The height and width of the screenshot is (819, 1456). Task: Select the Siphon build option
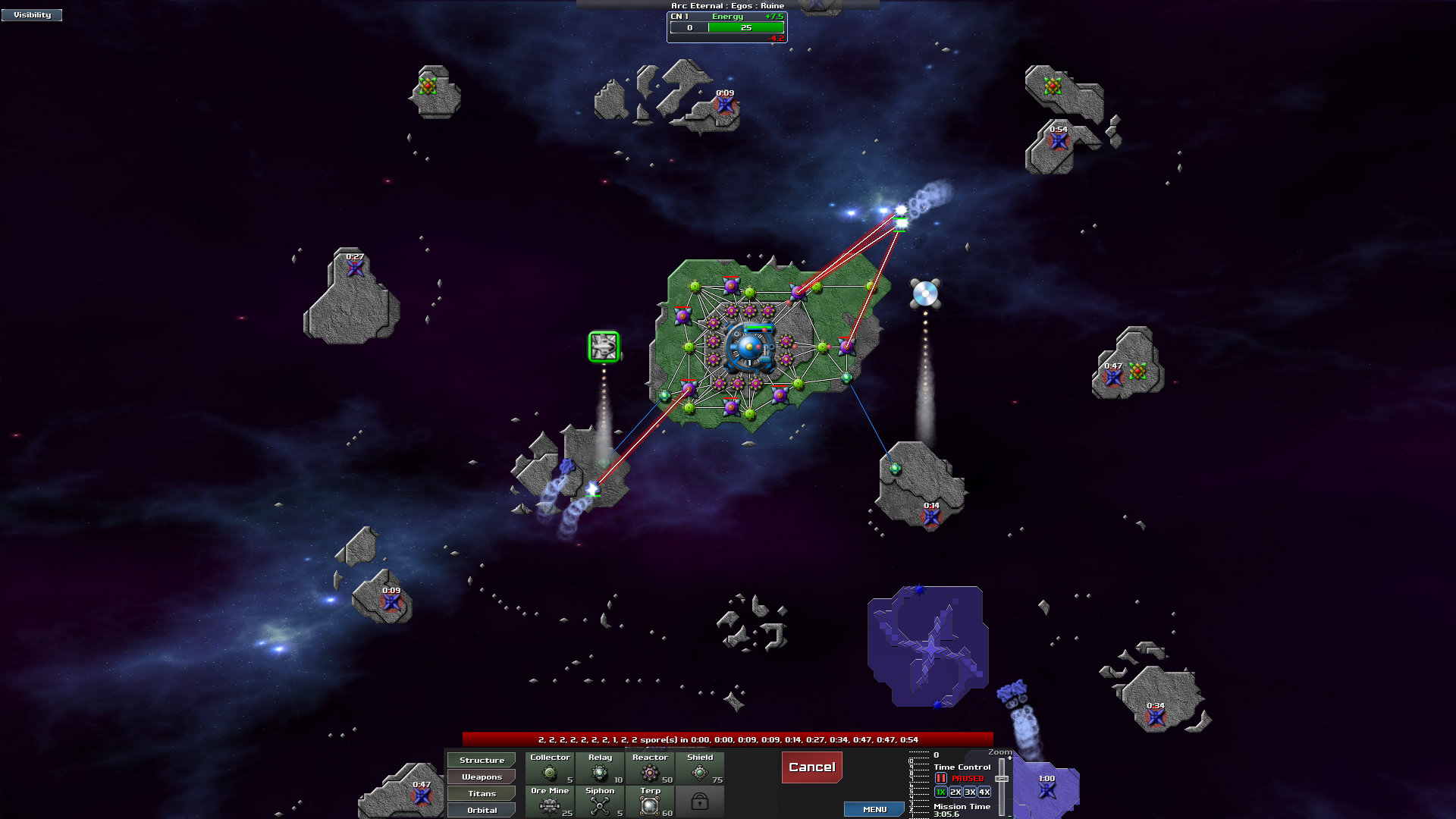(x=600, y=802)
